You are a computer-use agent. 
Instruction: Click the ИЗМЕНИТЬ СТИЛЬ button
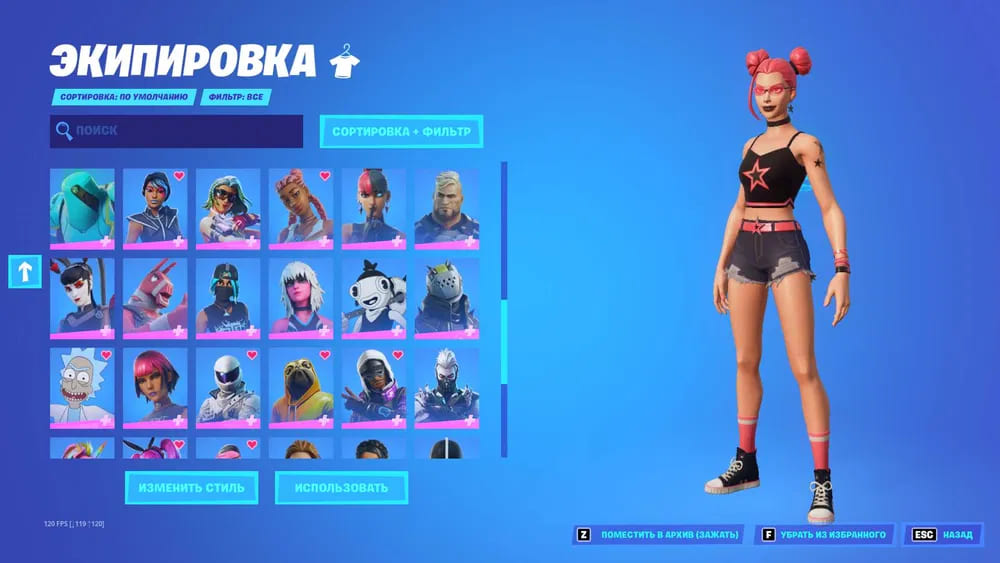[x=191, y=488]
